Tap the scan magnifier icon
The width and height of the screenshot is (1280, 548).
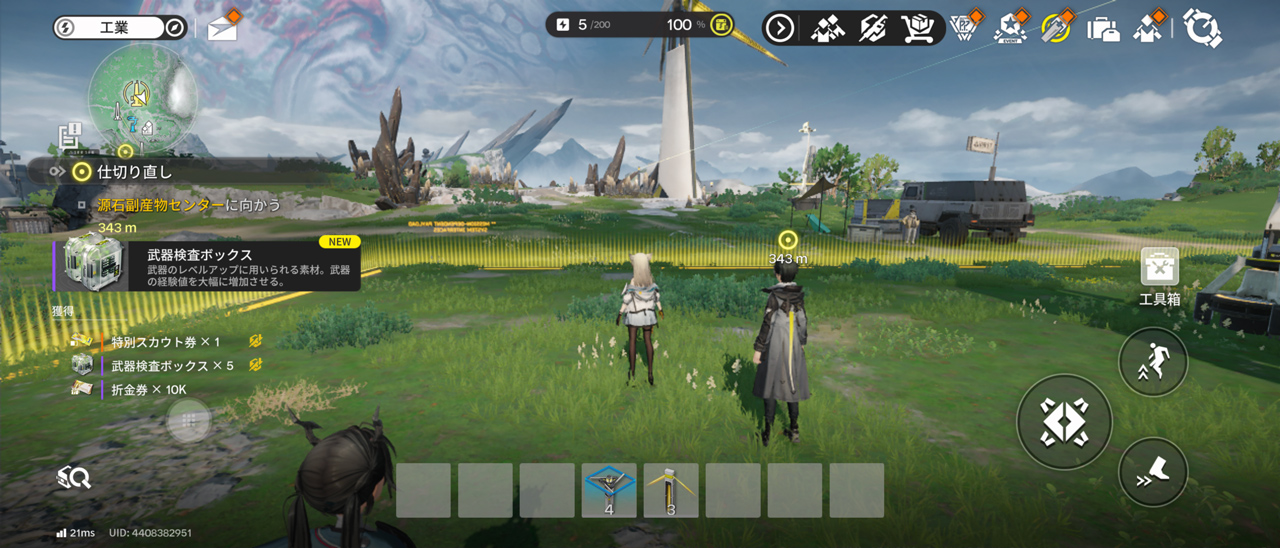pyautogui.click(x=74, y=478)
